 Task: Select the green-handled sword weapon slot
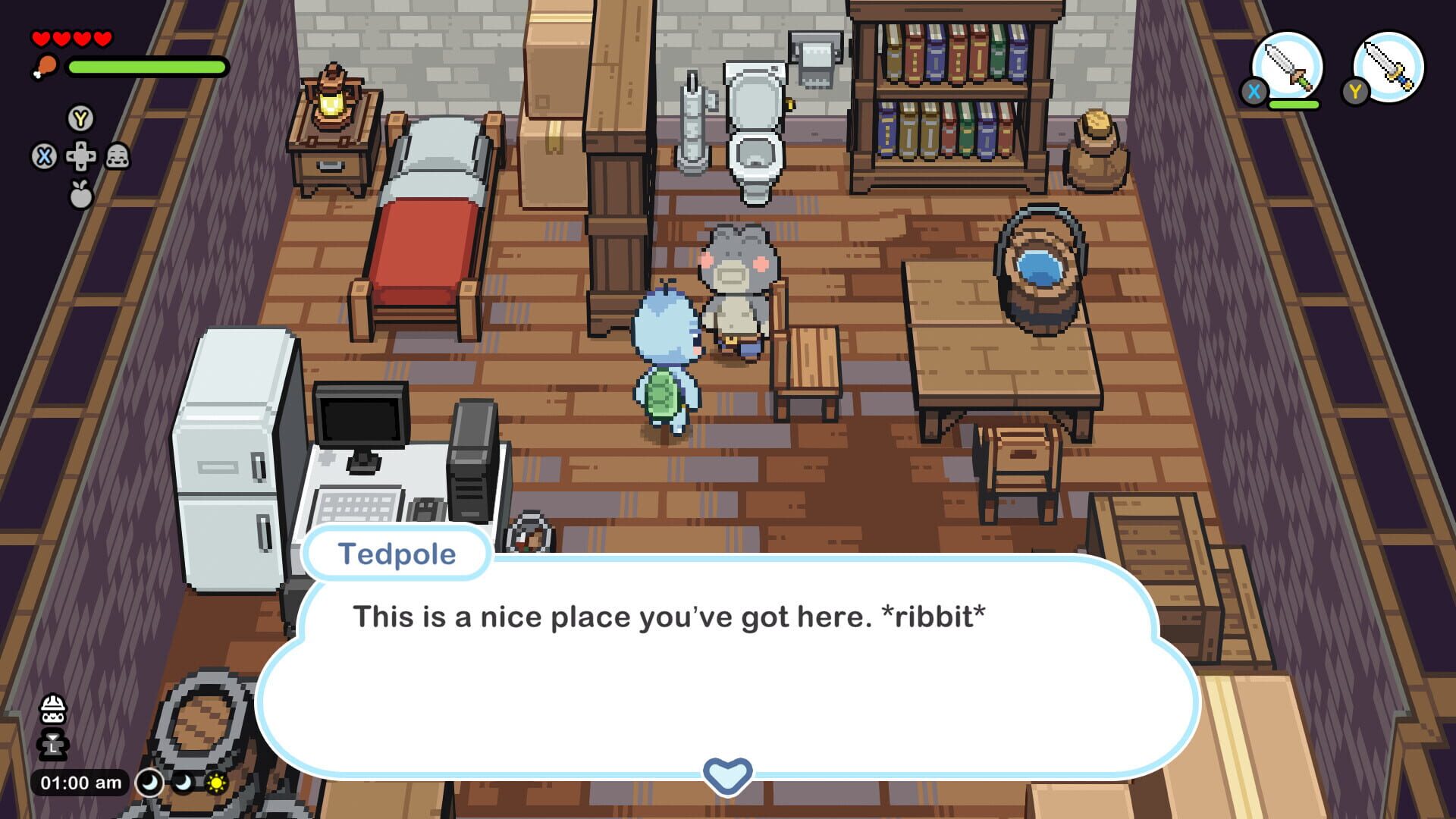coord(1287,67)
